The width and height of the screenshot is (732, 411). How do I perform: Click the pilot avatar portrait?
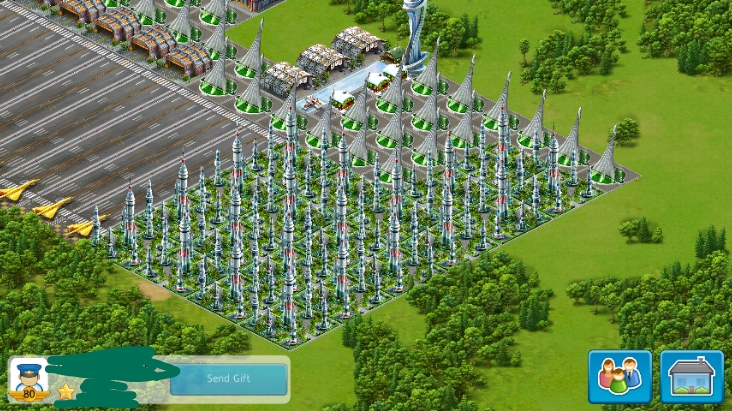(29, 378)
